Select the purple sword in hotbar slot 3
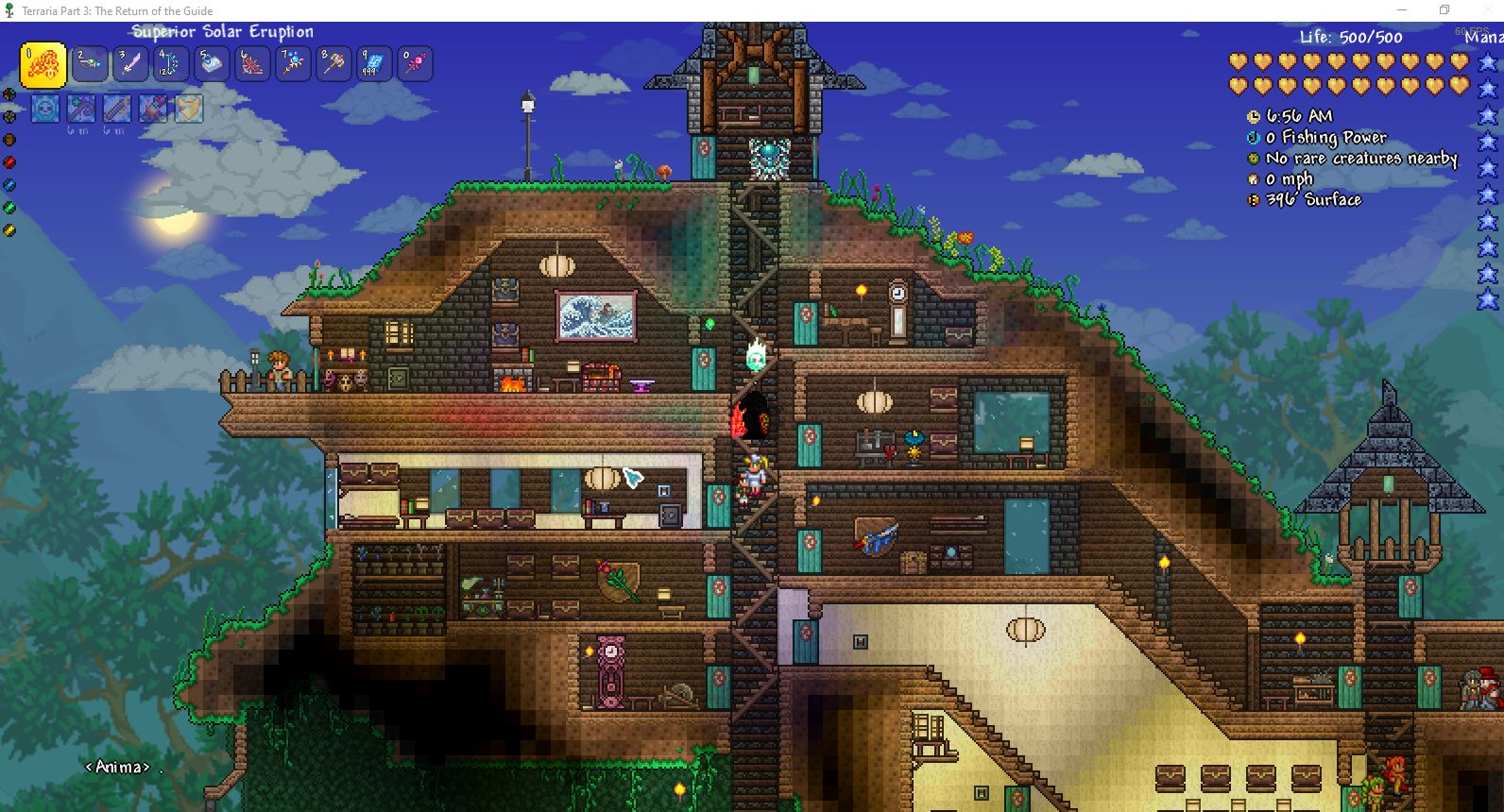The height and width of the screenshot is (812, 1504). [129, 63]
